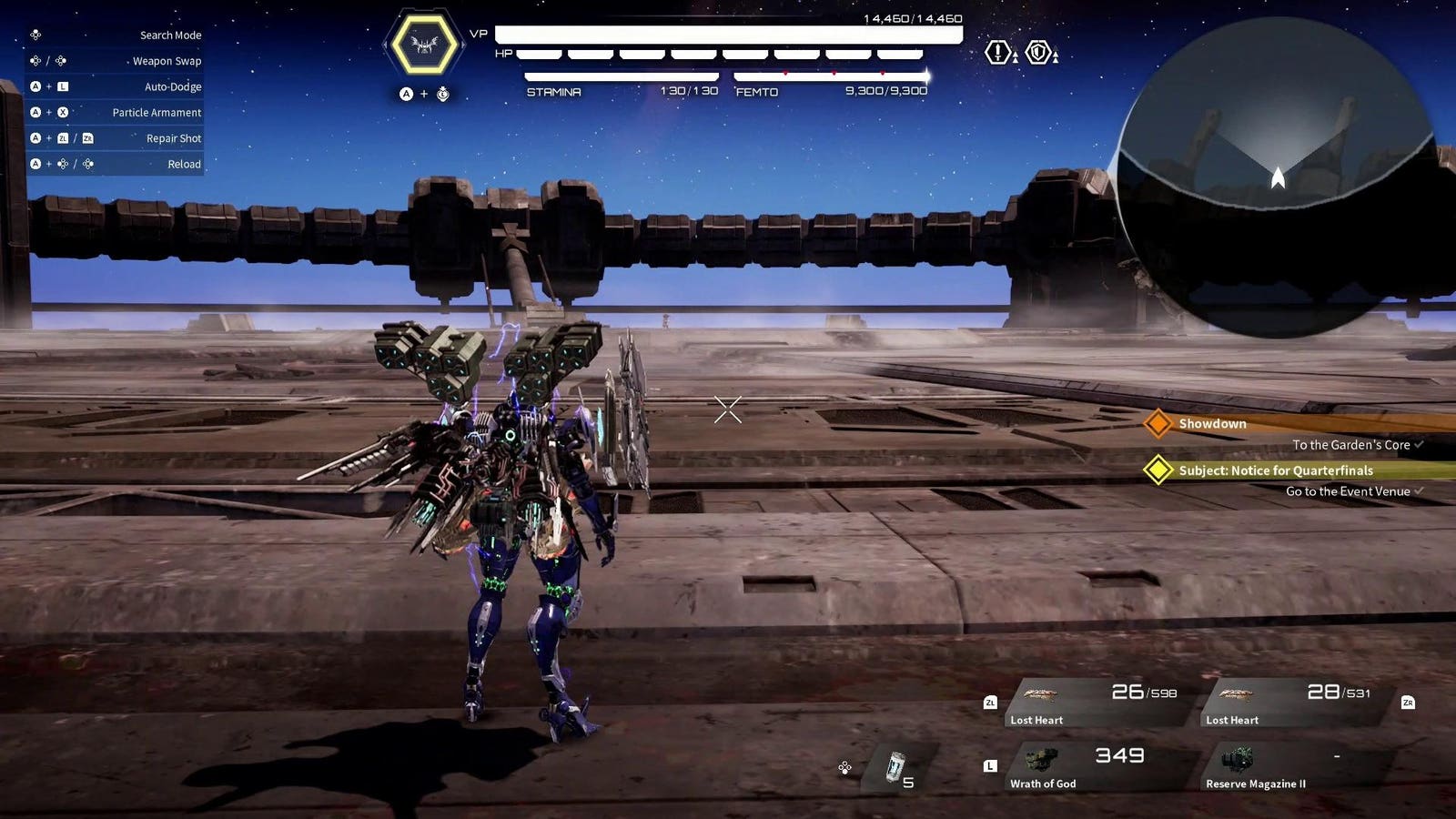Image resolution: width=1456 pixels, height=819 pixels.
Task: Click the Weapon Swap shortcut entry
Action: (x=167, y=61)
